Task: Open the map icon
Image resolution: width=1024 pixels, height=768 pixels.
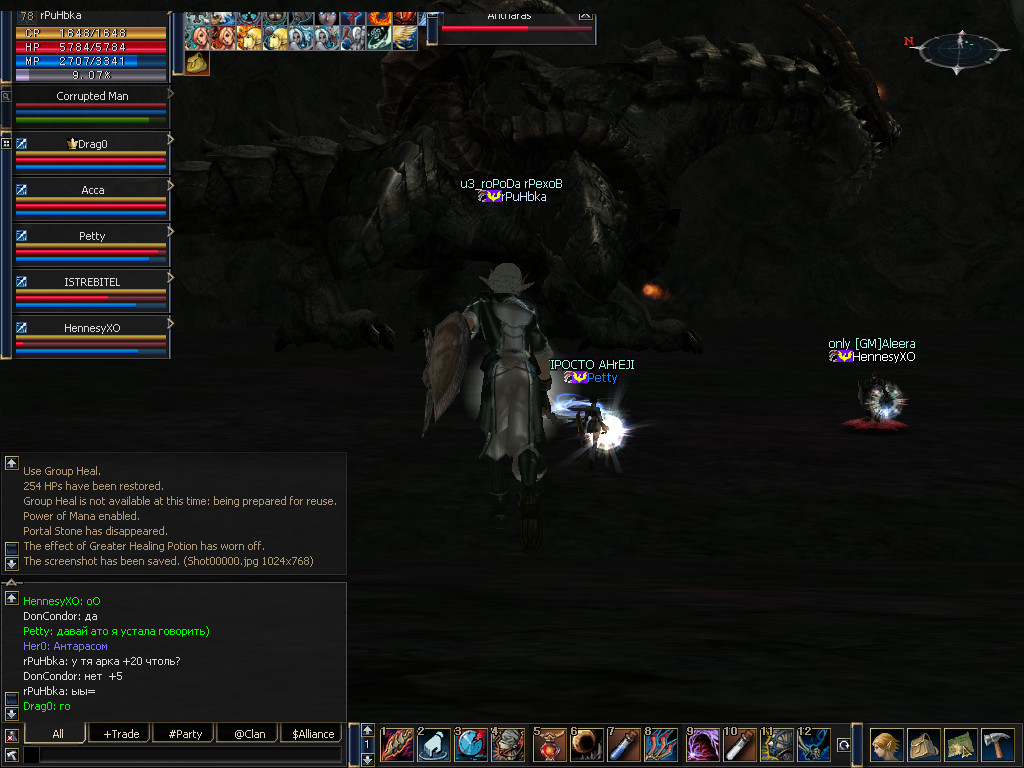Action: pos(960,745)
